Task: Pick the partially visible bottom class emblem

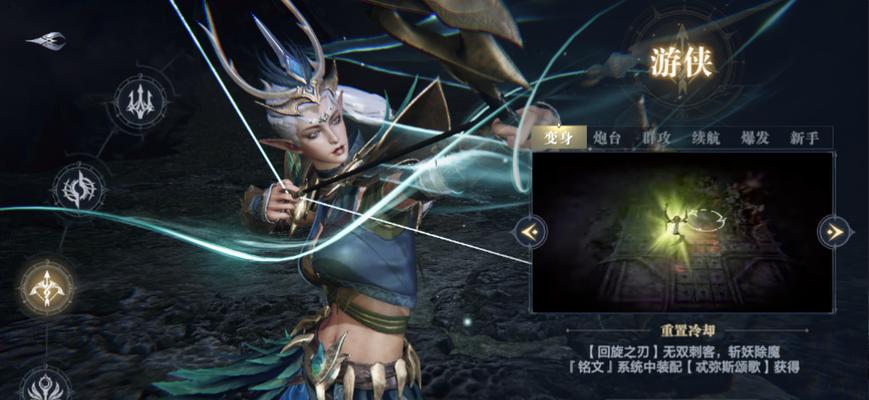Action: pos(46,385)
